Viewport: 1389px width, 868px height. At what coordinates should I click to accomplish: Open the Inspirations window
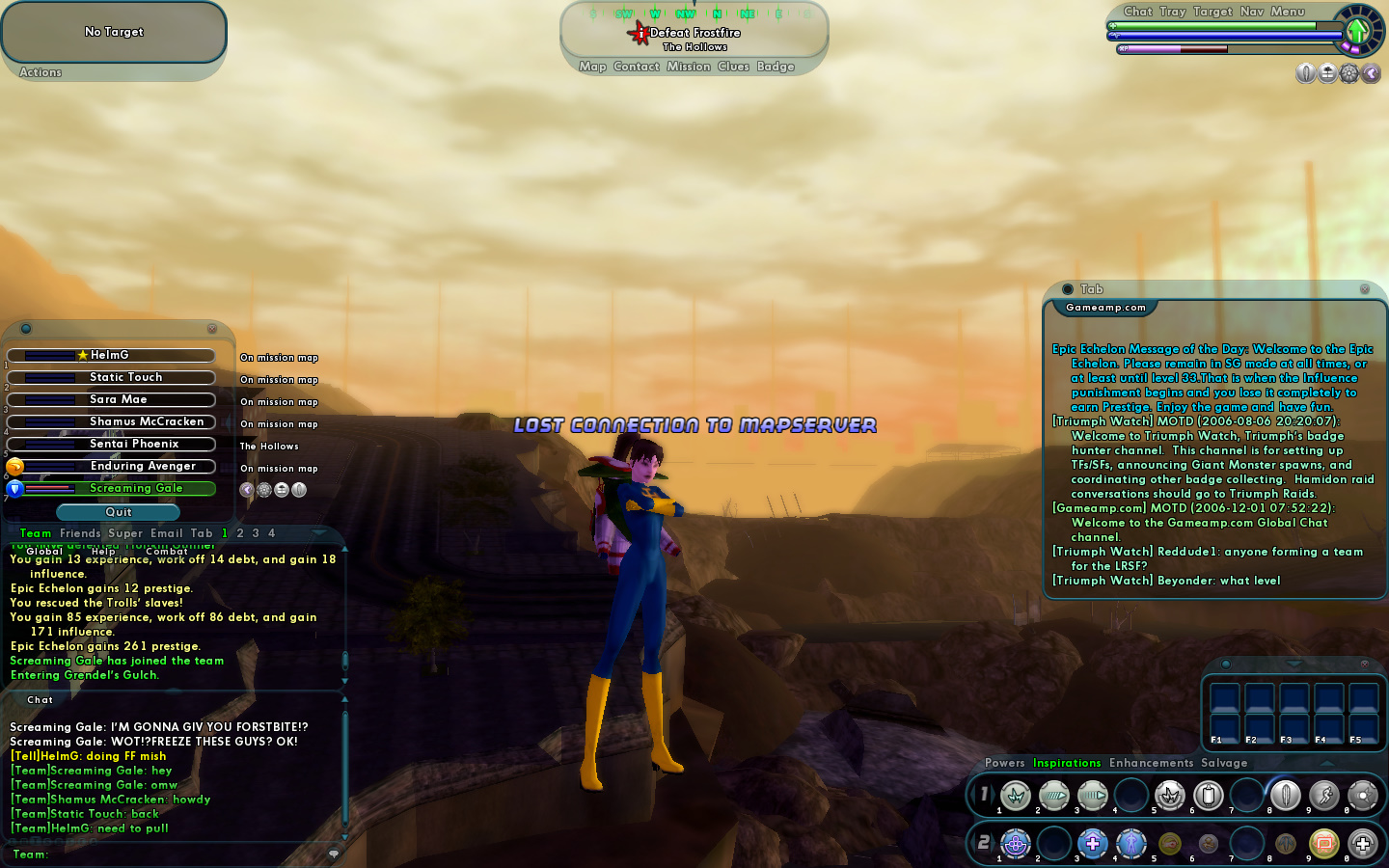pos(1066,763)
